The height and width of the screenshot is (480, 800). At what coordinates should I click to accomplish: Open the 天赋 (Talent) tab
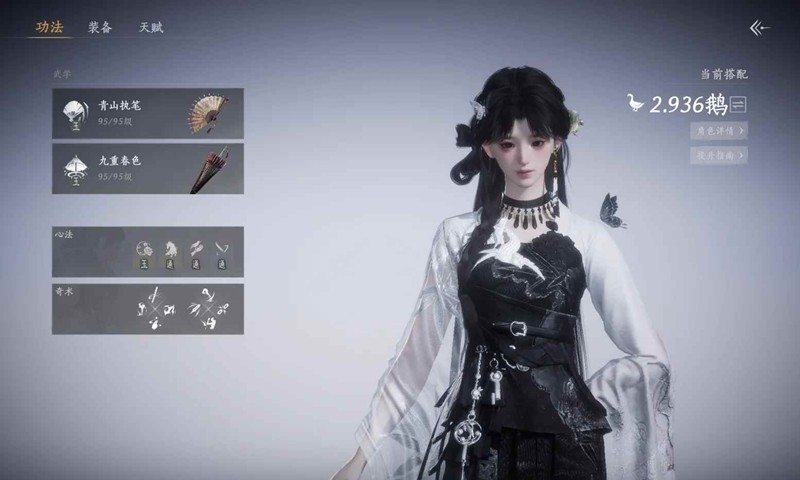click(x=151, y=28)
